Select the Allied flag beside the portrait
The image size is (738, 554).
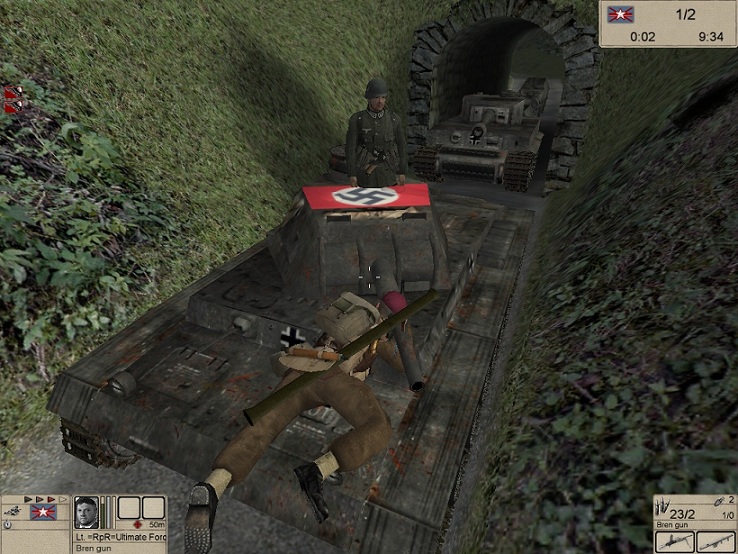(44, 512)
